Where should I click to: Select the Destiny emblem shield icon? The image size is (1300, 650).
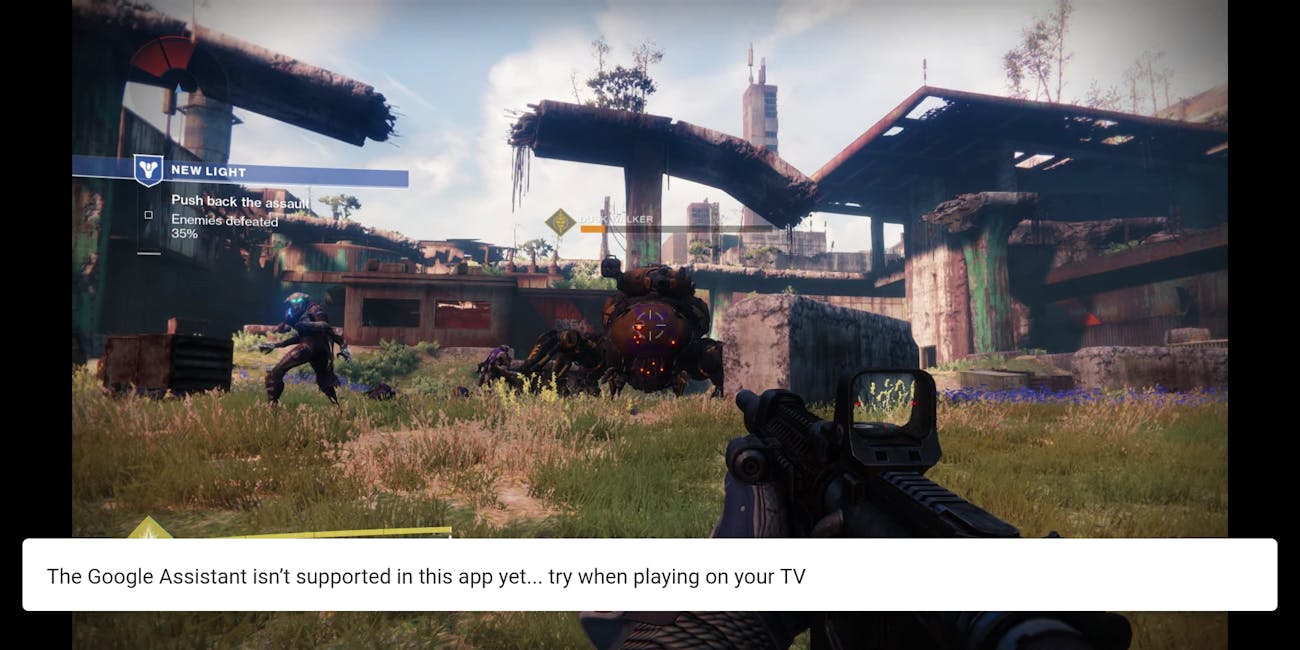(148, 170)
